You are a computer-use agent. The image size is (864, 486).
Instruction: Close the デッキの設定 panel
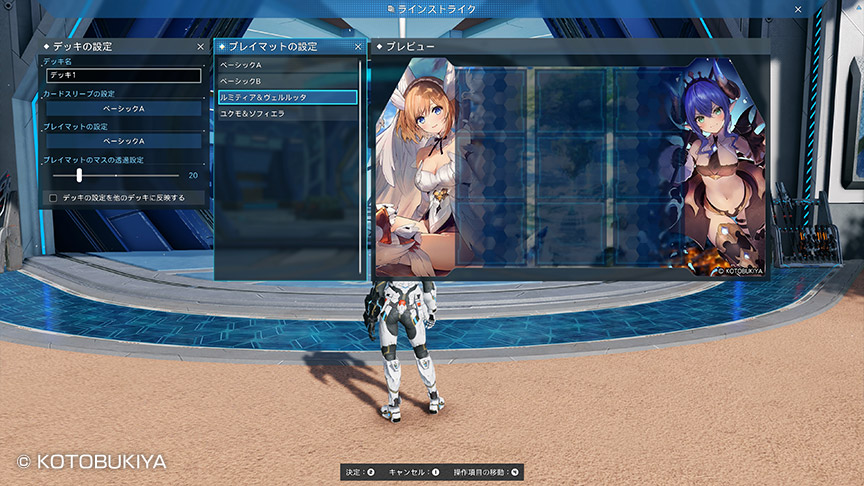coord(200,47)
